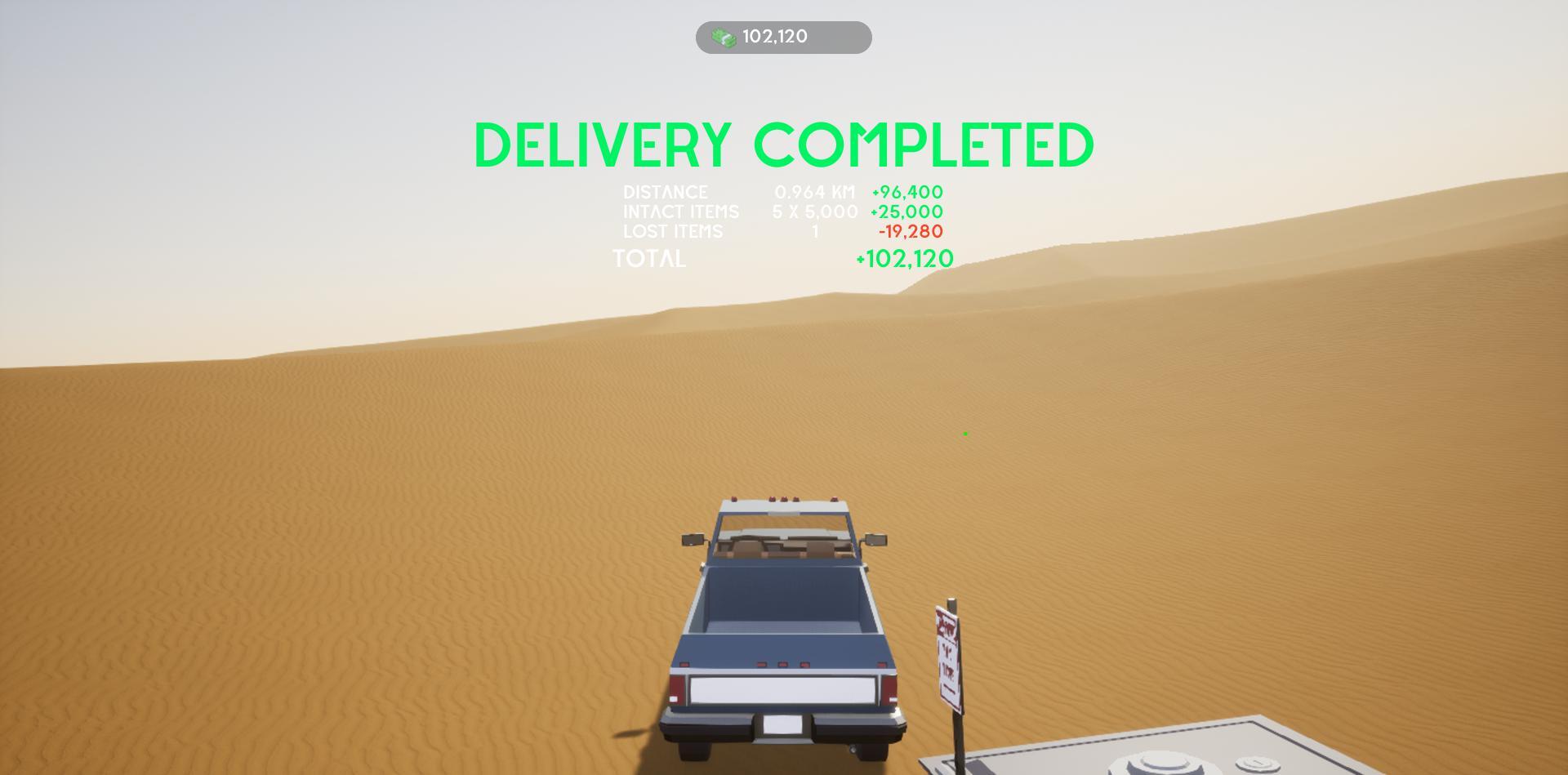1568x775 pixels.
Task: Click the green +25,000 intact items bonus
Action: tap(906, 212)
